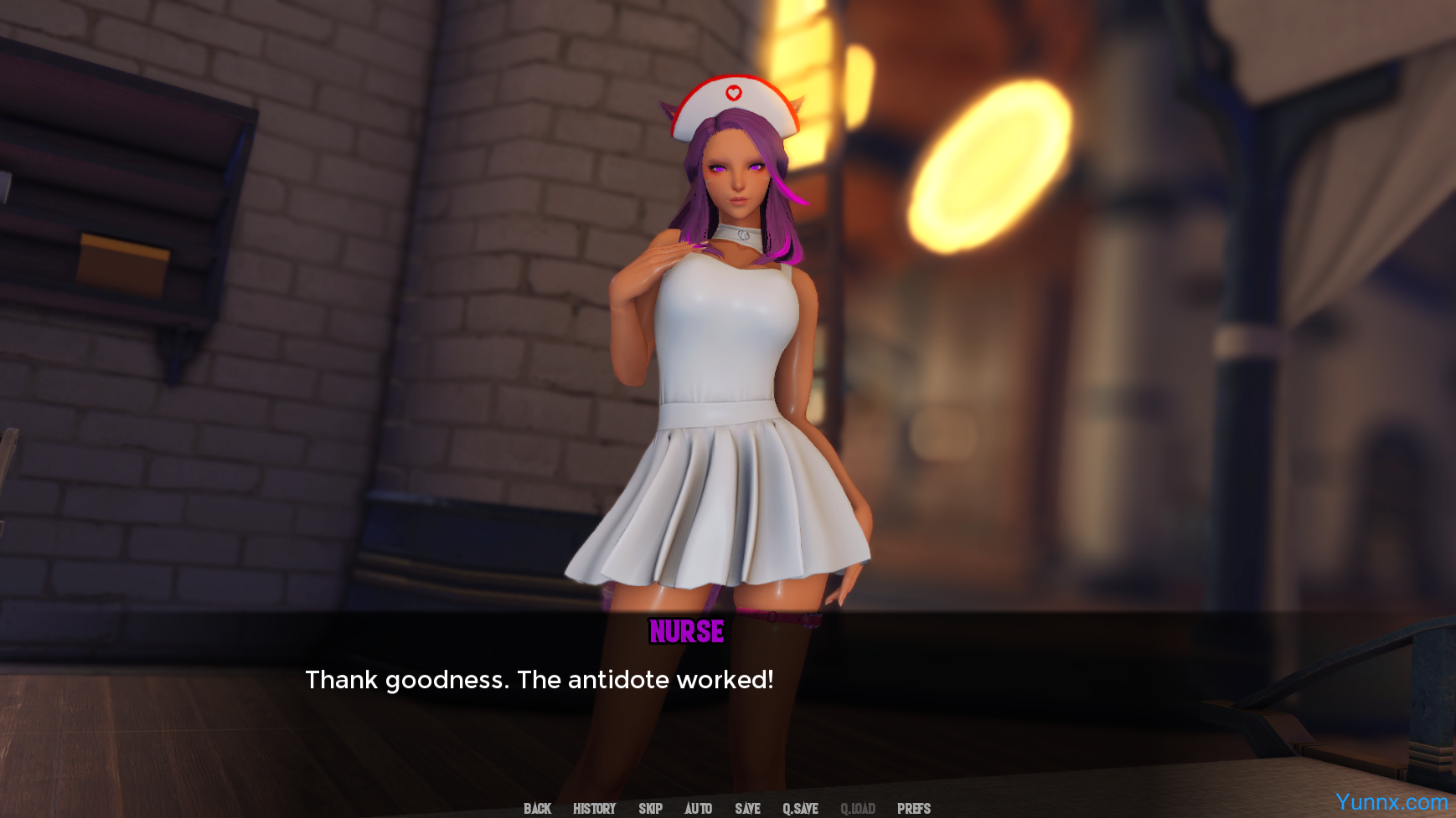The height and width of the screenshot is (818, 1456).
Task: Click Q.Load to quick load
Action: (857, 808)
